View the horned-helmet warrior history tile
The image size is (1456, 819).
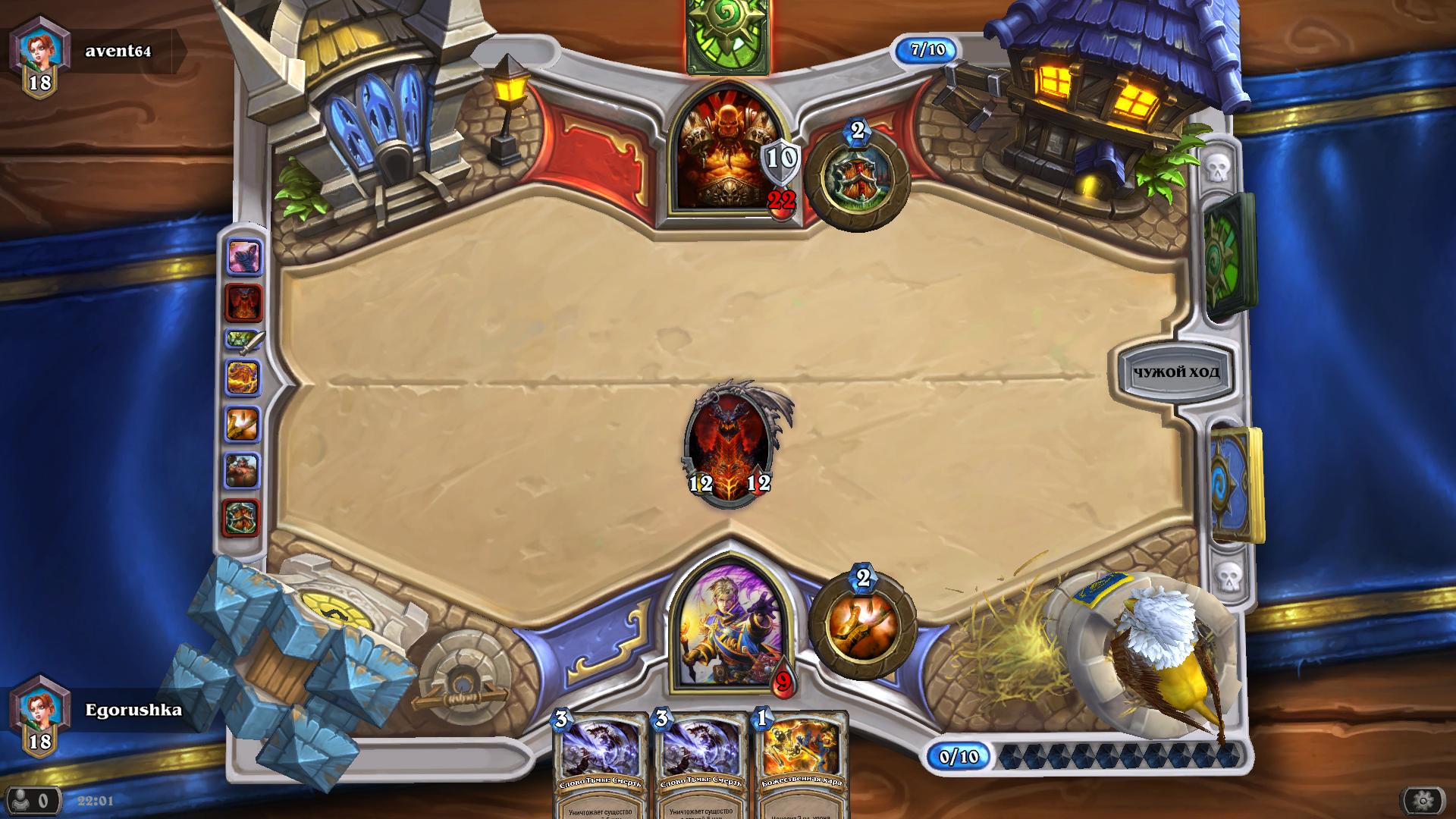point(243,471)
